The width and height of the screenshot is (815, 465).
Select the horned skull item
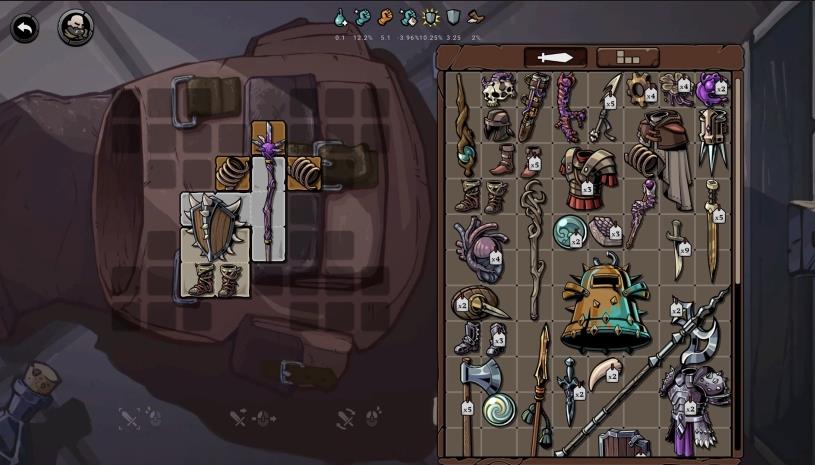[x=498, y=92]
